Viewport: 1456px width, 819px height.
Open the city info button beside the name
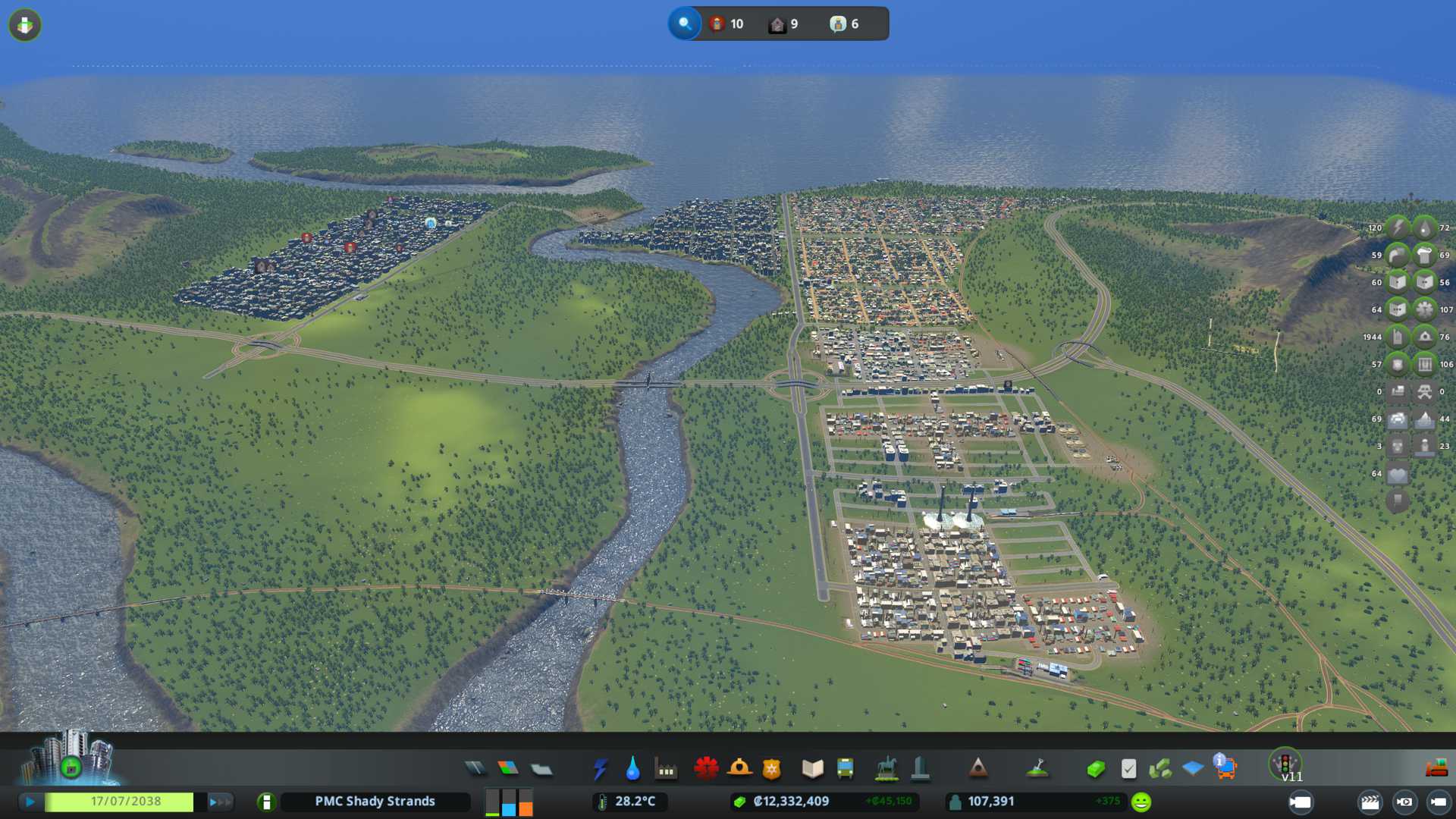pyautogui.click(x=265, y=802)
